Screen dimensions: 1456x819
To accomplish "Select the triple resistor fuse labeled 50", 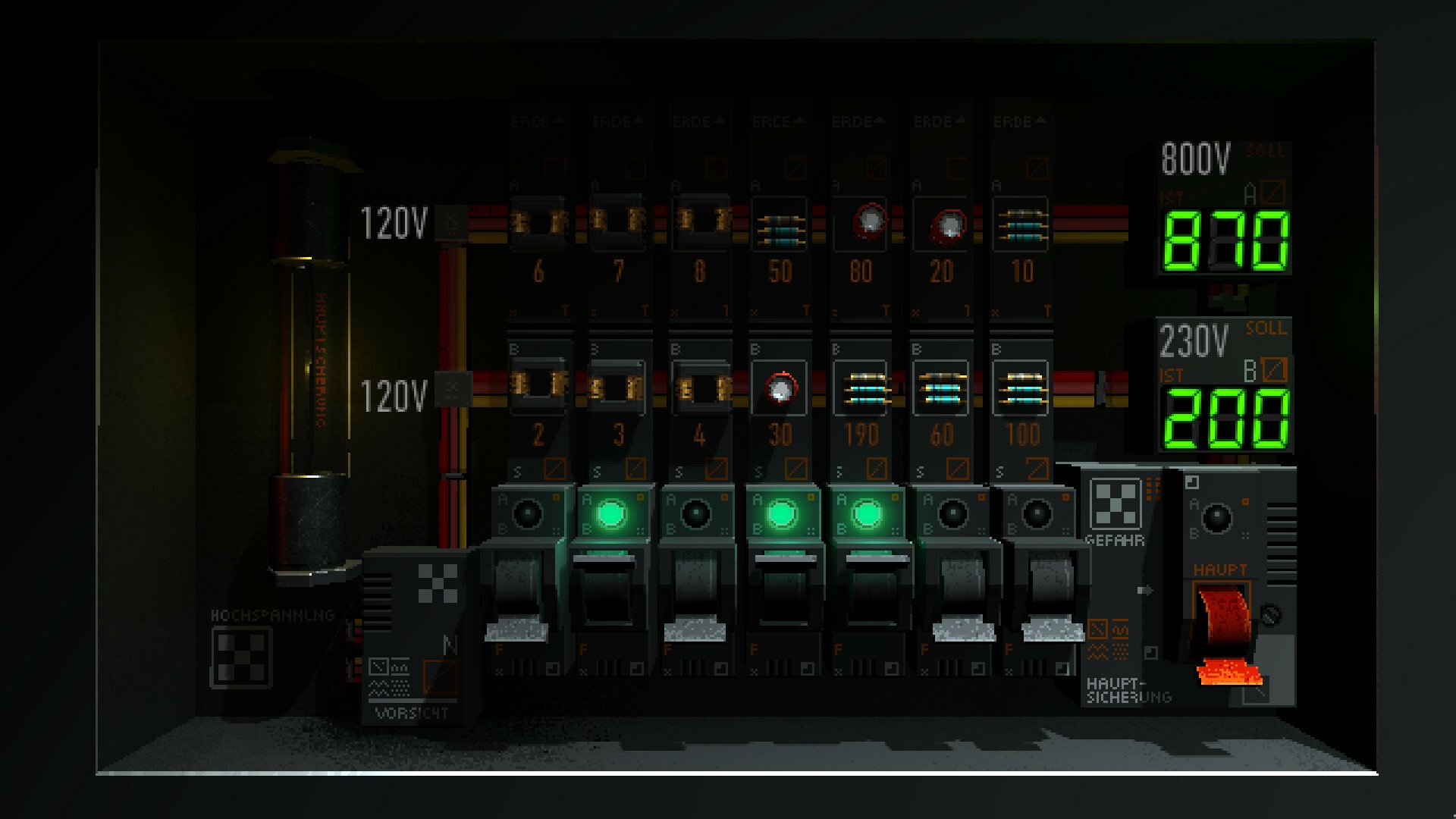I will [781, 224].
